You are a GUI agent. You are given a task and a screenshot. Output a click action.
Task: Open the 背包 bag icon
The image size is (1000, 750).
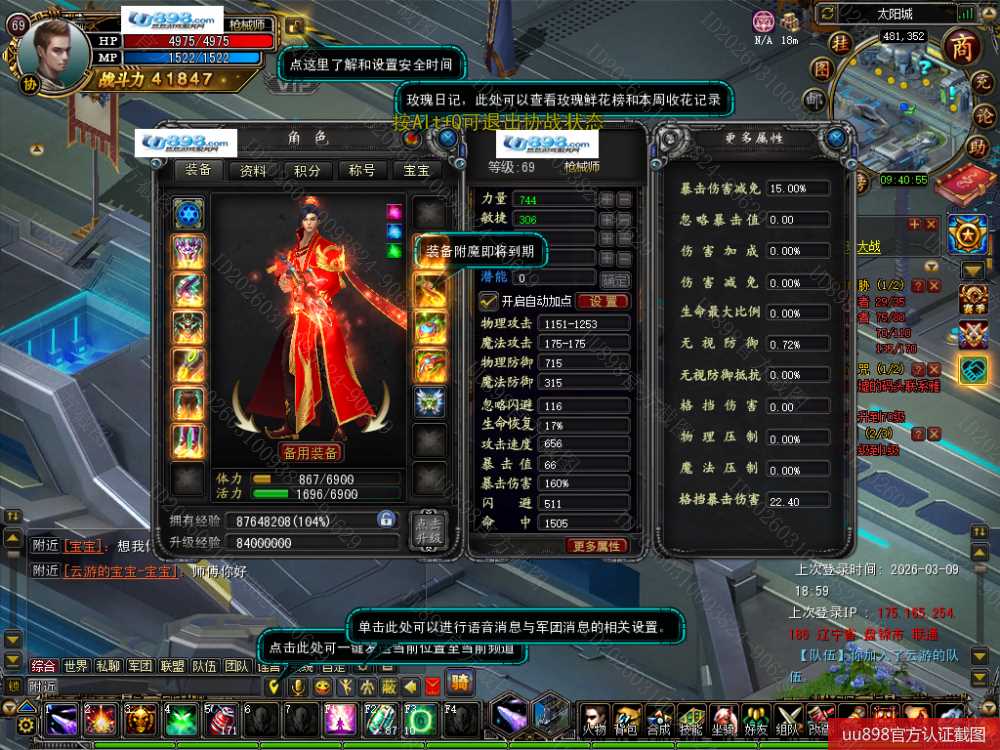tap(627, 718)
